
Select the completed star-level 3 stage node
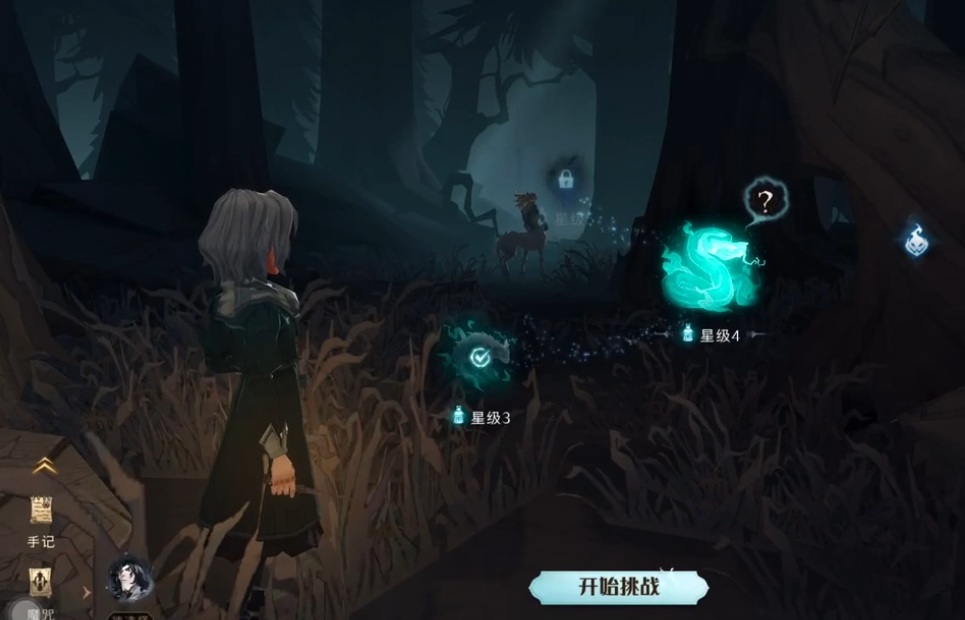(480, 355)
